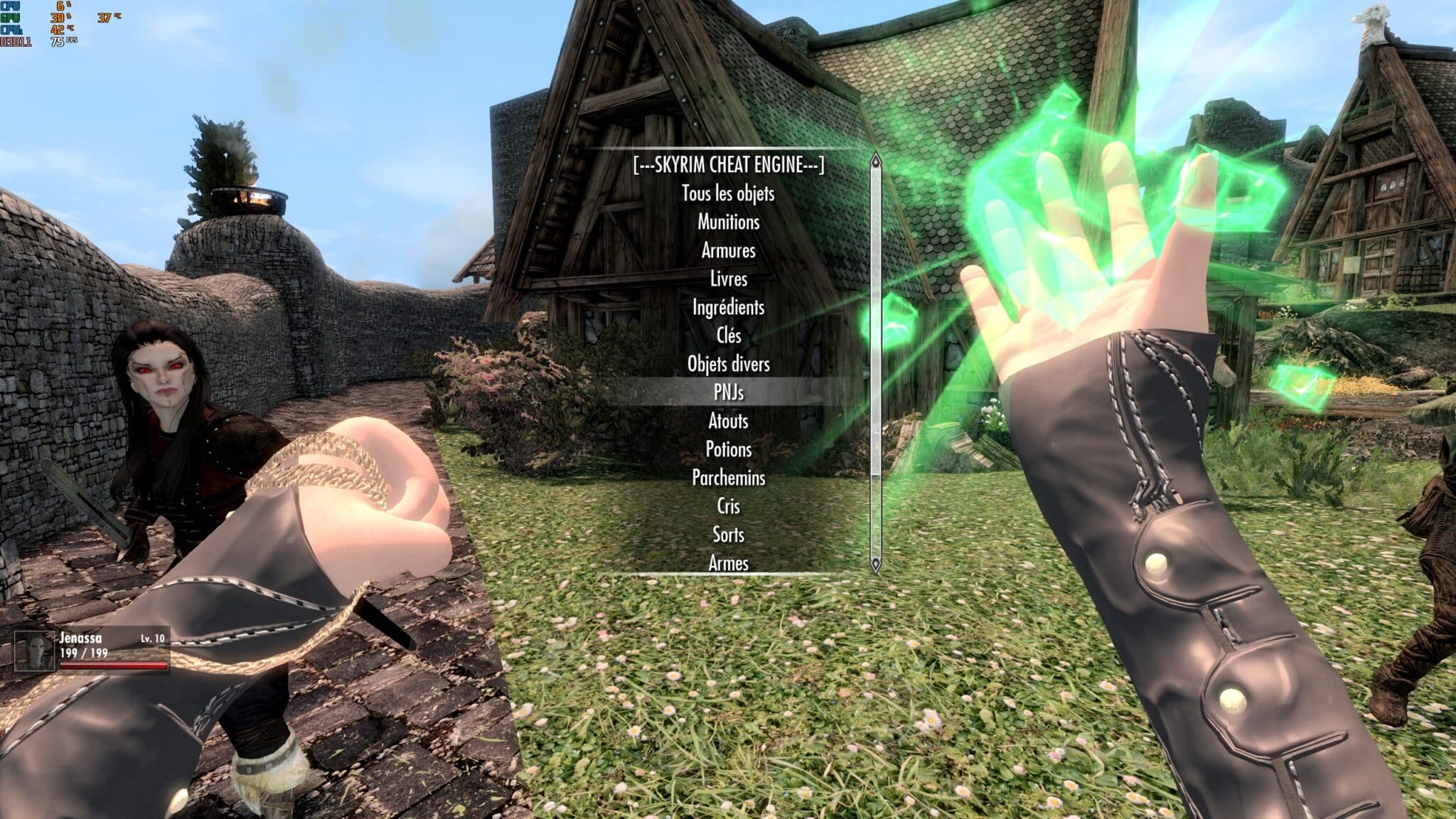Open the 'Livres' cheat category
Viewport: 1456px width, 819px height.
[728, 280]
